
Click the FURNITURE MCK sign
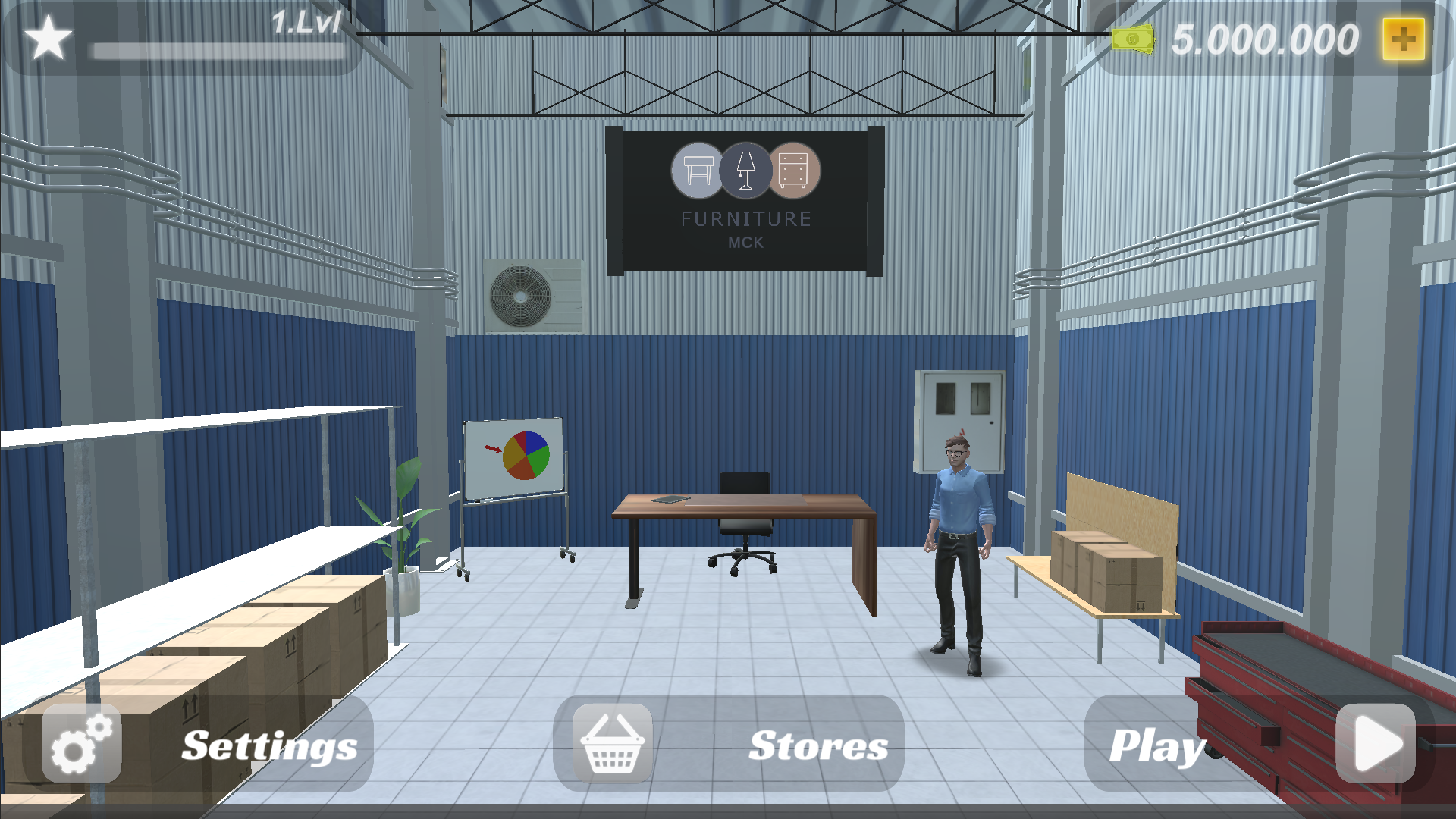[x=745, y=220]
